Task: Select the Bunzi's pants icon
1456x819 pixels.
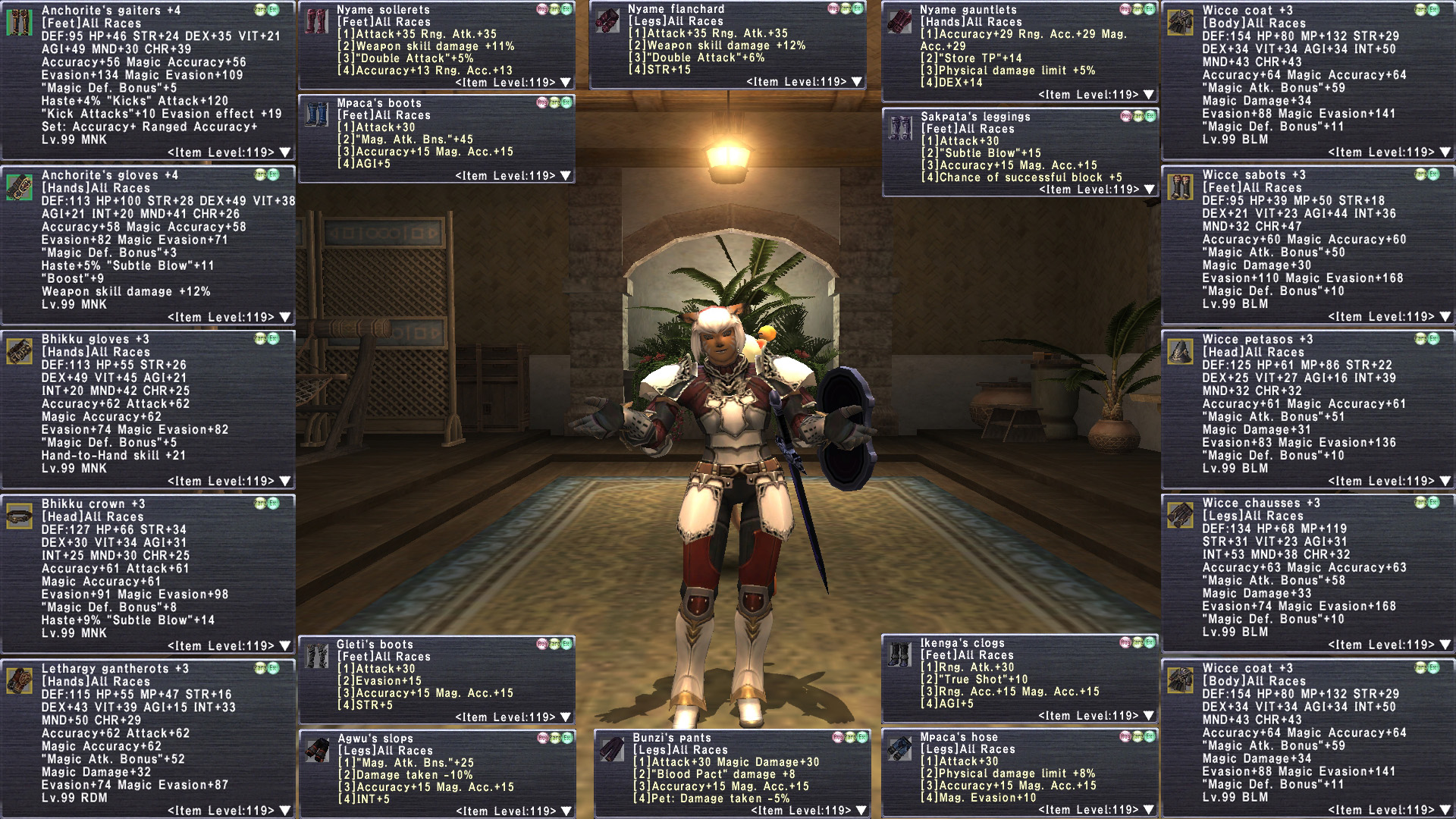Action: (611, 749)
